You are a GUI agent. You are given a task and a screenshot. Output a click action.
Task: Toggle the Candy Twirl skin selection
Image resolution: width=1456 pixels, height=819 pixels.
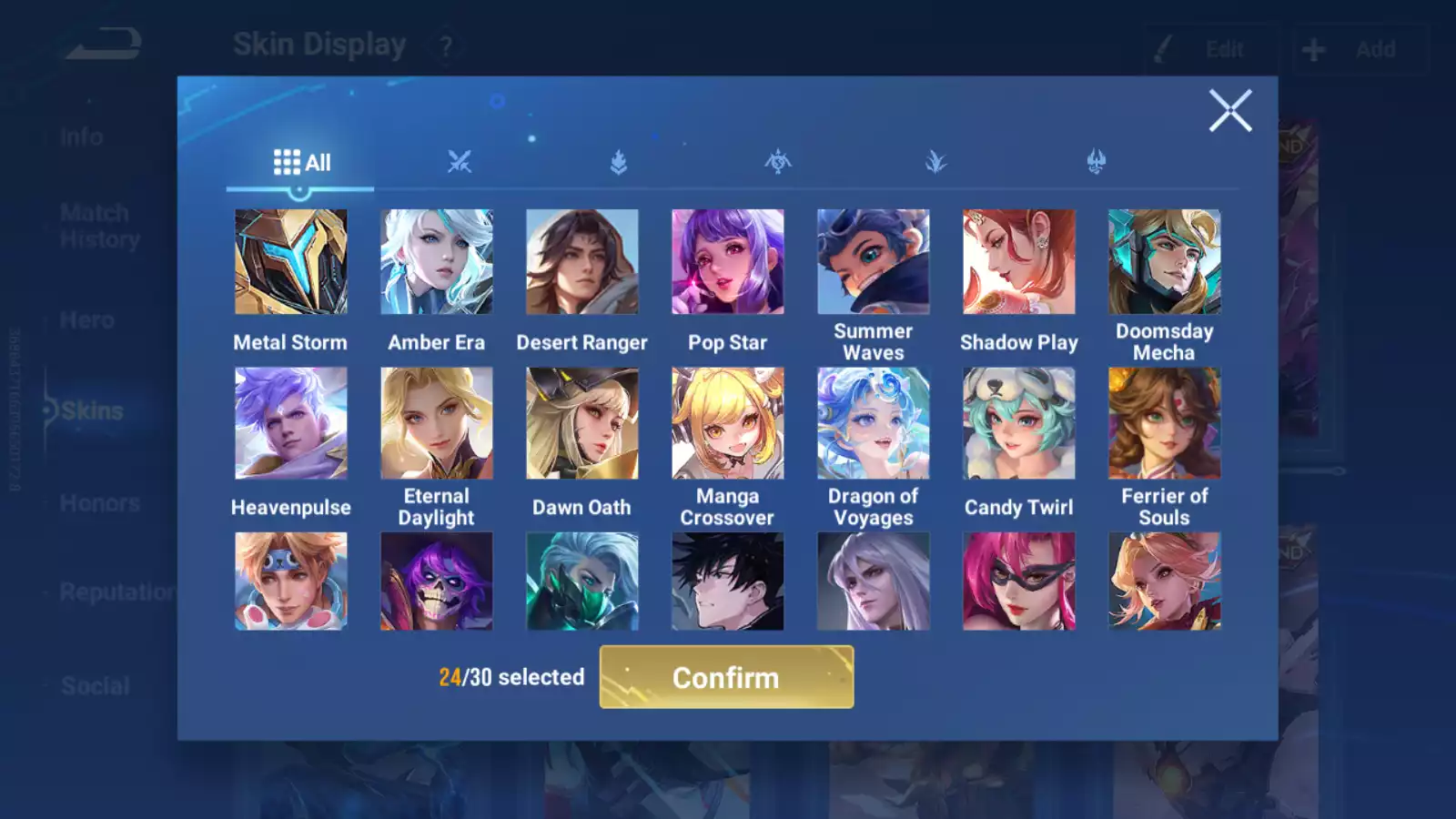pyautogui.click(x=1019, y=425)
